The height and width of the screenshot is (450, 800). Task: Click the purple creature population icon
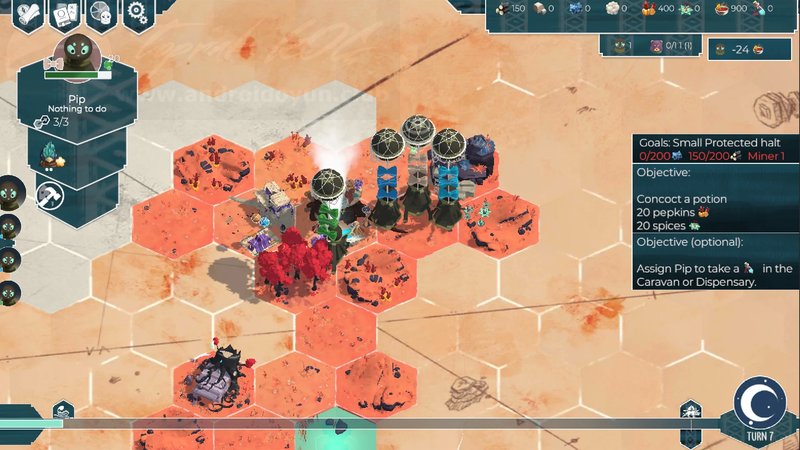coord(657,46)
